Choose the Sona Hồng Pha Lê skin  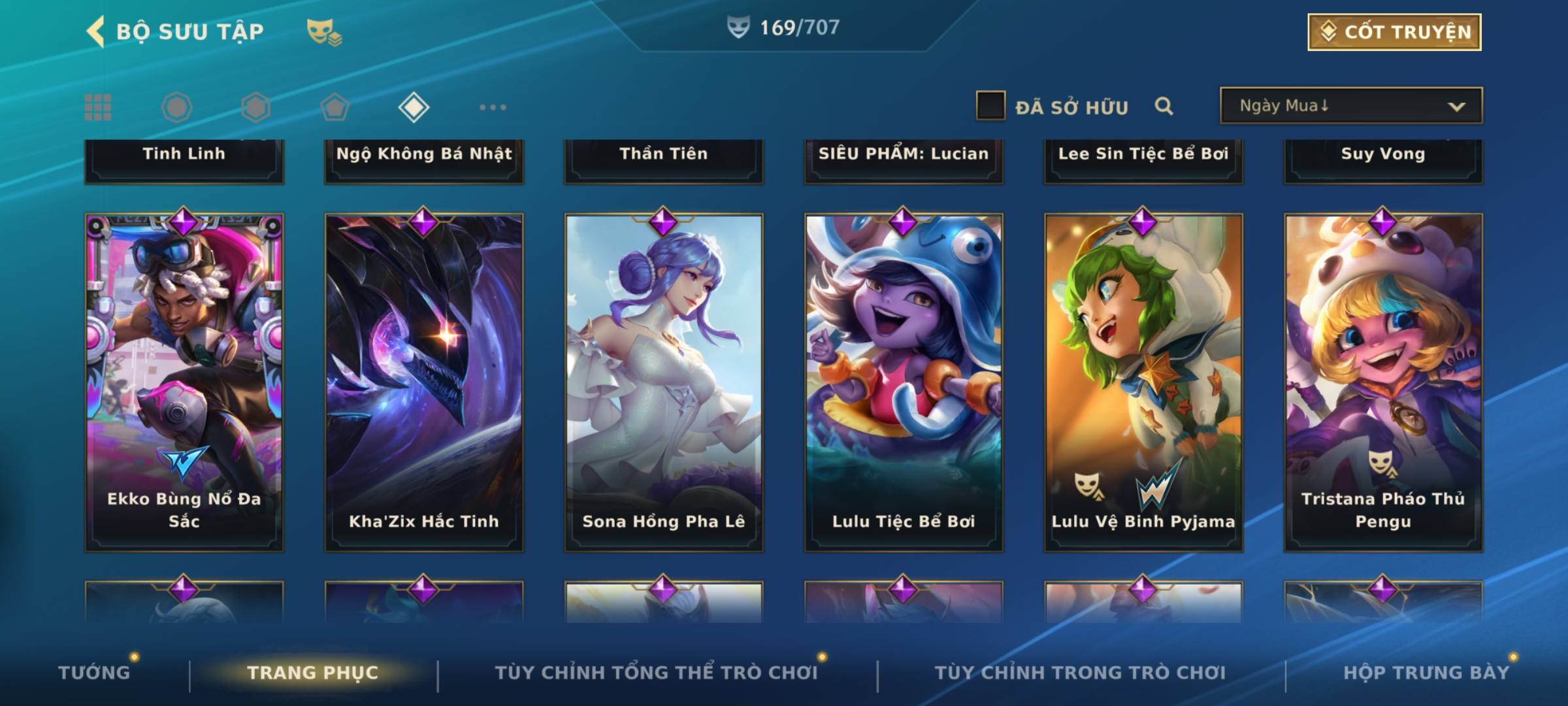tap(664, 382)
